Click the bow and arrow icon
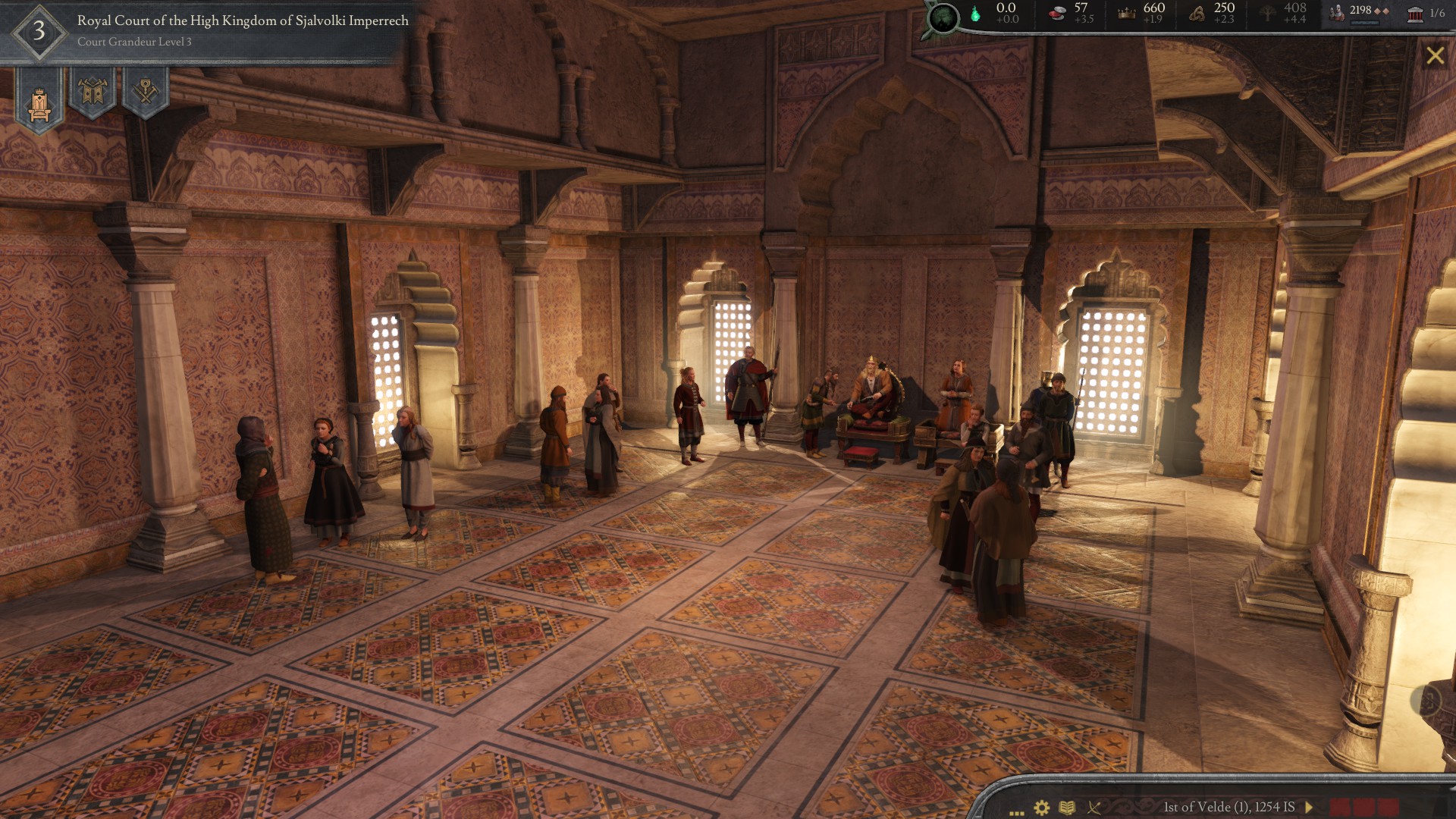 point(1094,808)
